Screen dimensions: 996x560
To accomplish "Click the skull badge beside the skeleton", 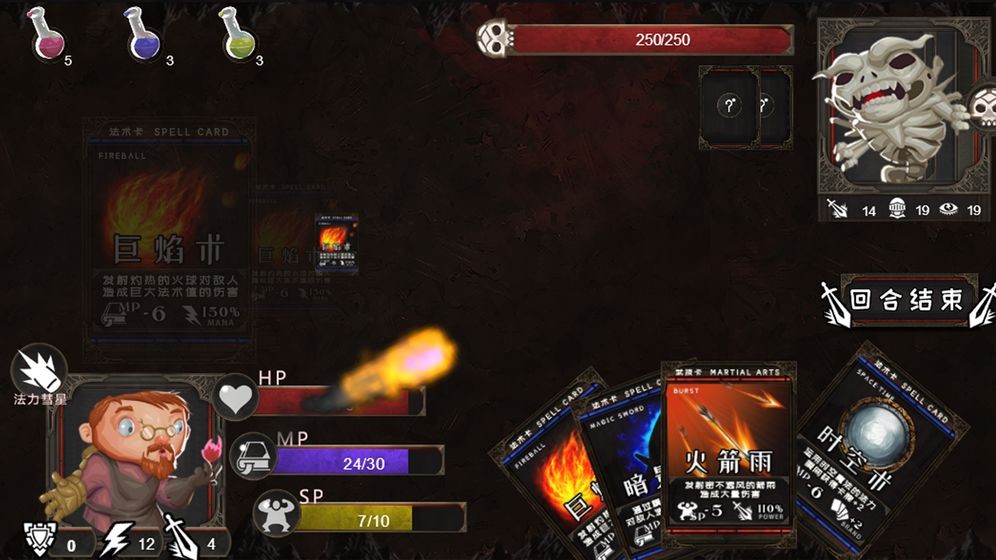I will [982, 105].
